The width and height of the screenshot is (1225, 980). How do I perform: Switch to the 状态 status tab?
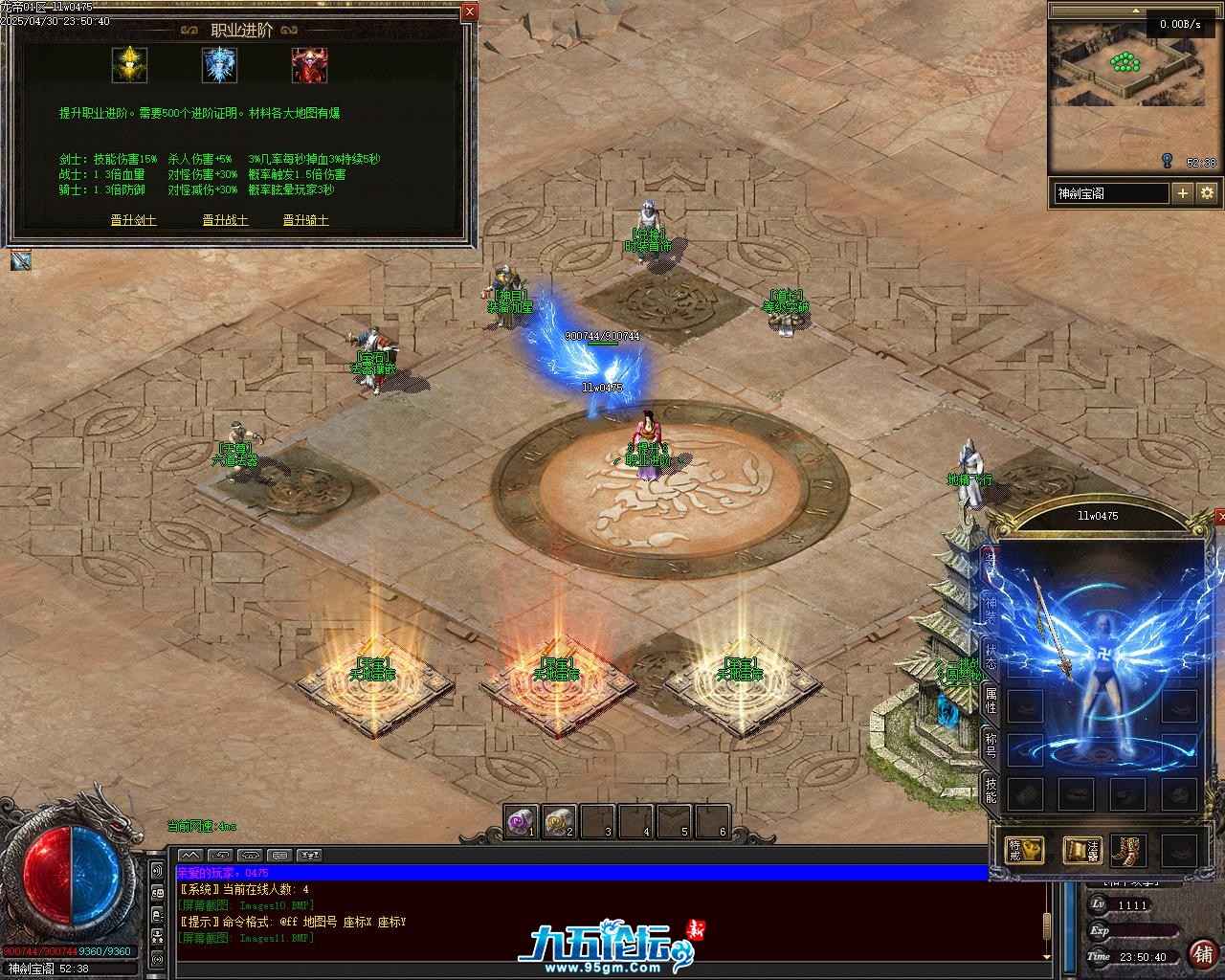(991, 658)
